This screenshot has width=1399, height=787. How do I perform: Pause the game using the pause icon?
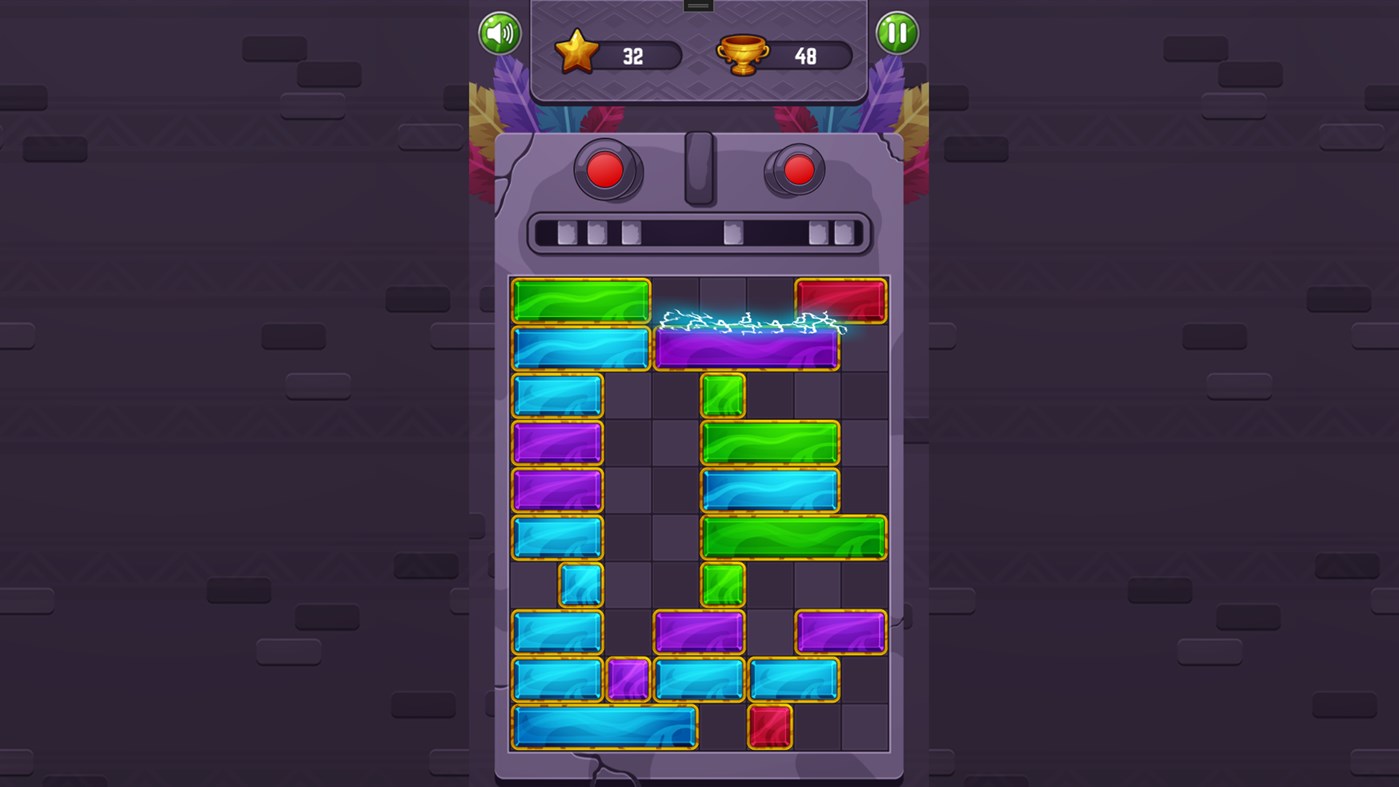(x=896, y=33)
